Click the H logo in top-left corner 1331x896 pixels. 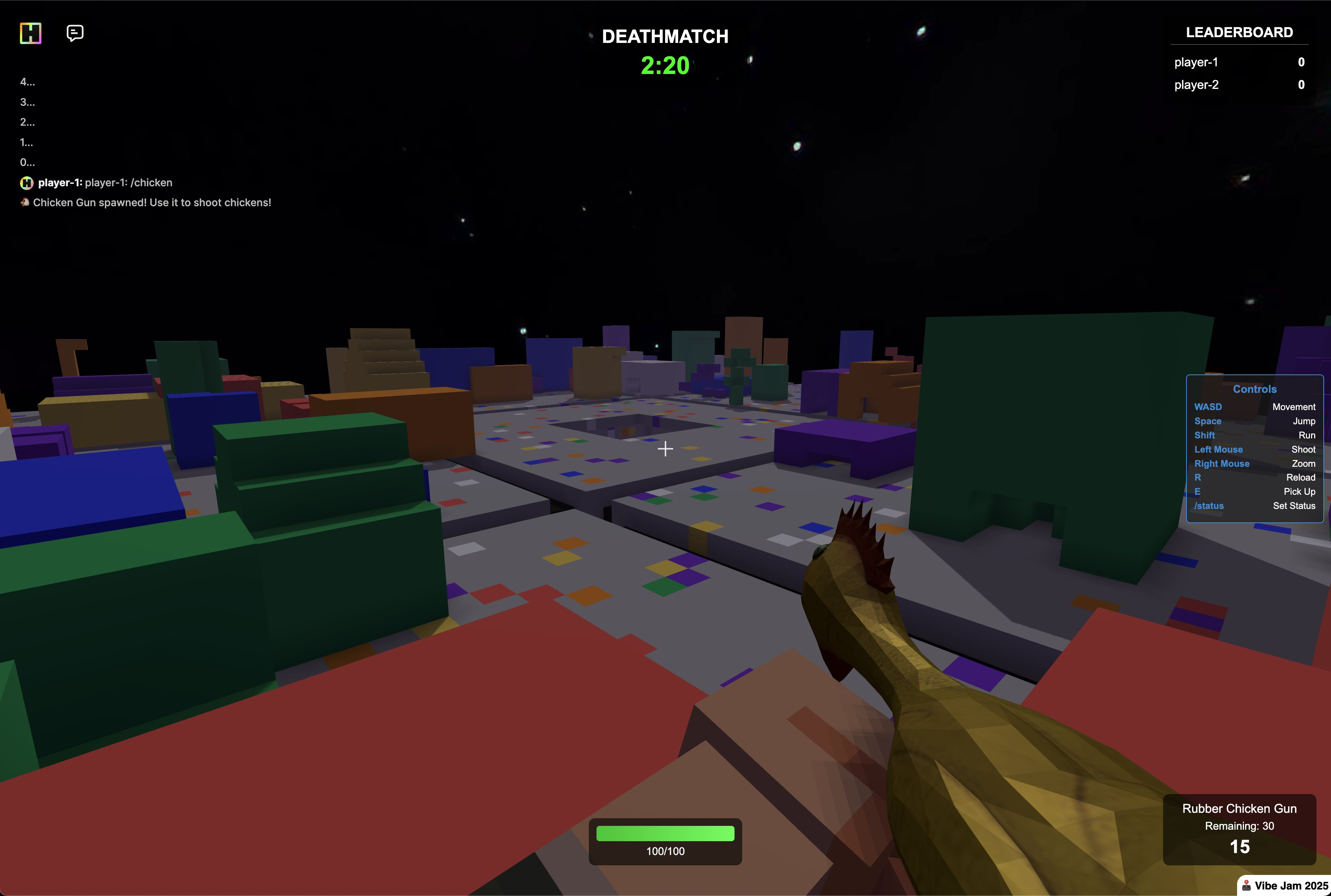31,34
